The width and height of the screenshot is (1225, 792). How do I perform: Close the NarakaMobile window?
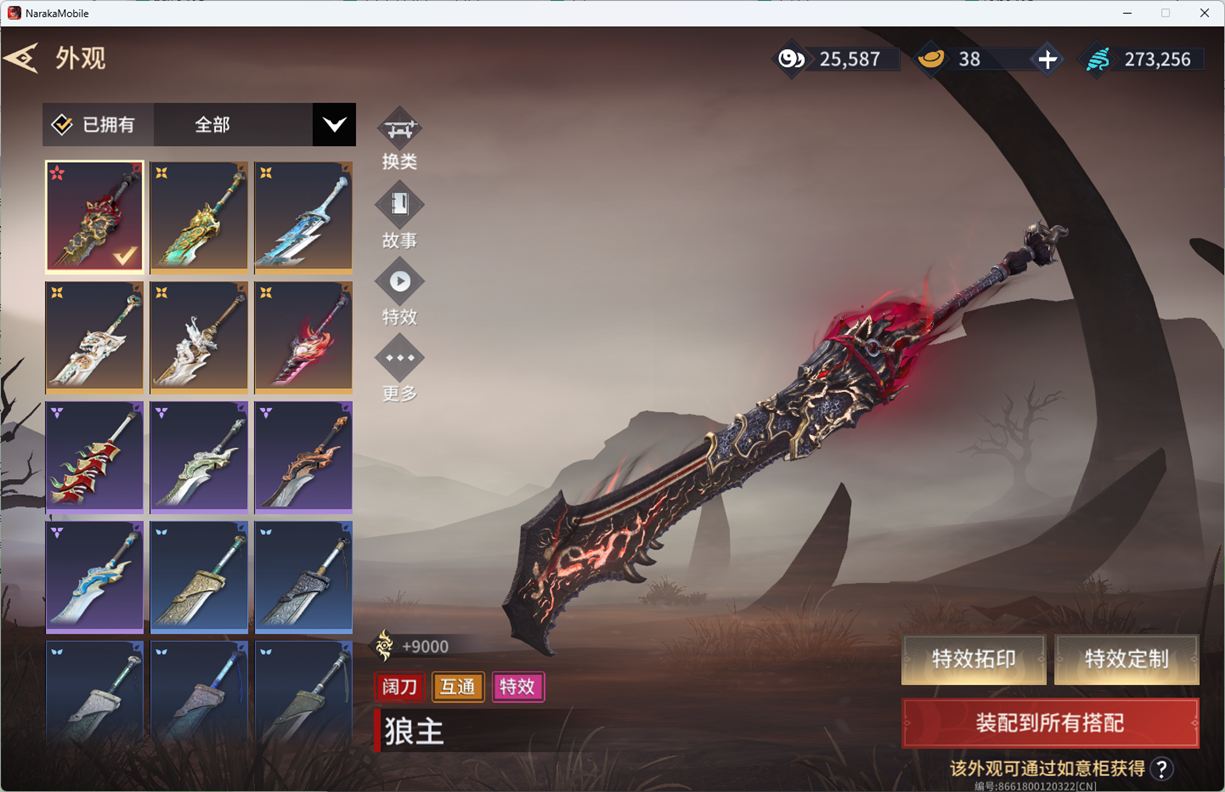(1204, 13)
